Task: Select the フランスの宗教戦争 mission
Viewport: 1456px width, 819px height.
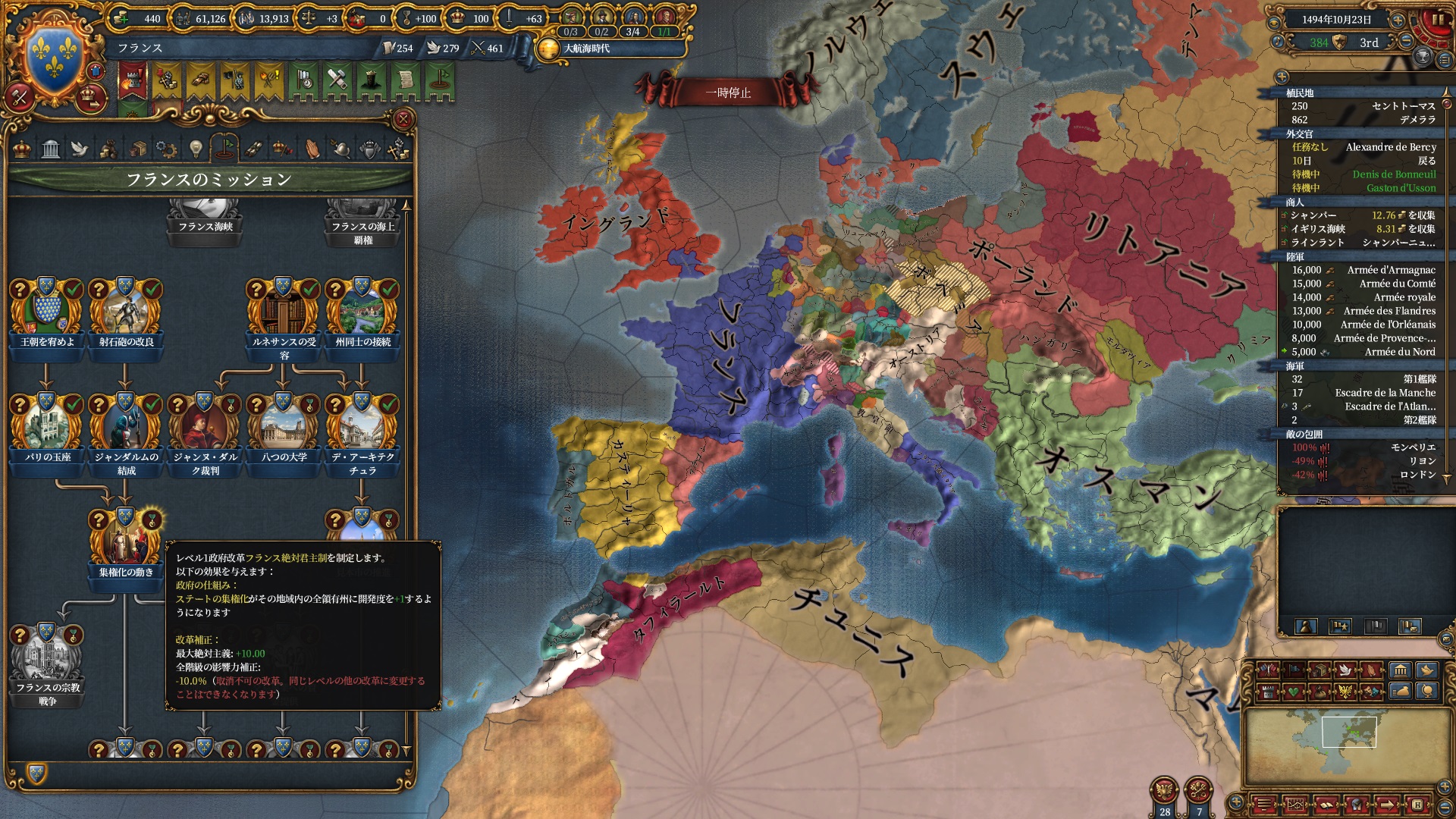Action: (47, 656)
